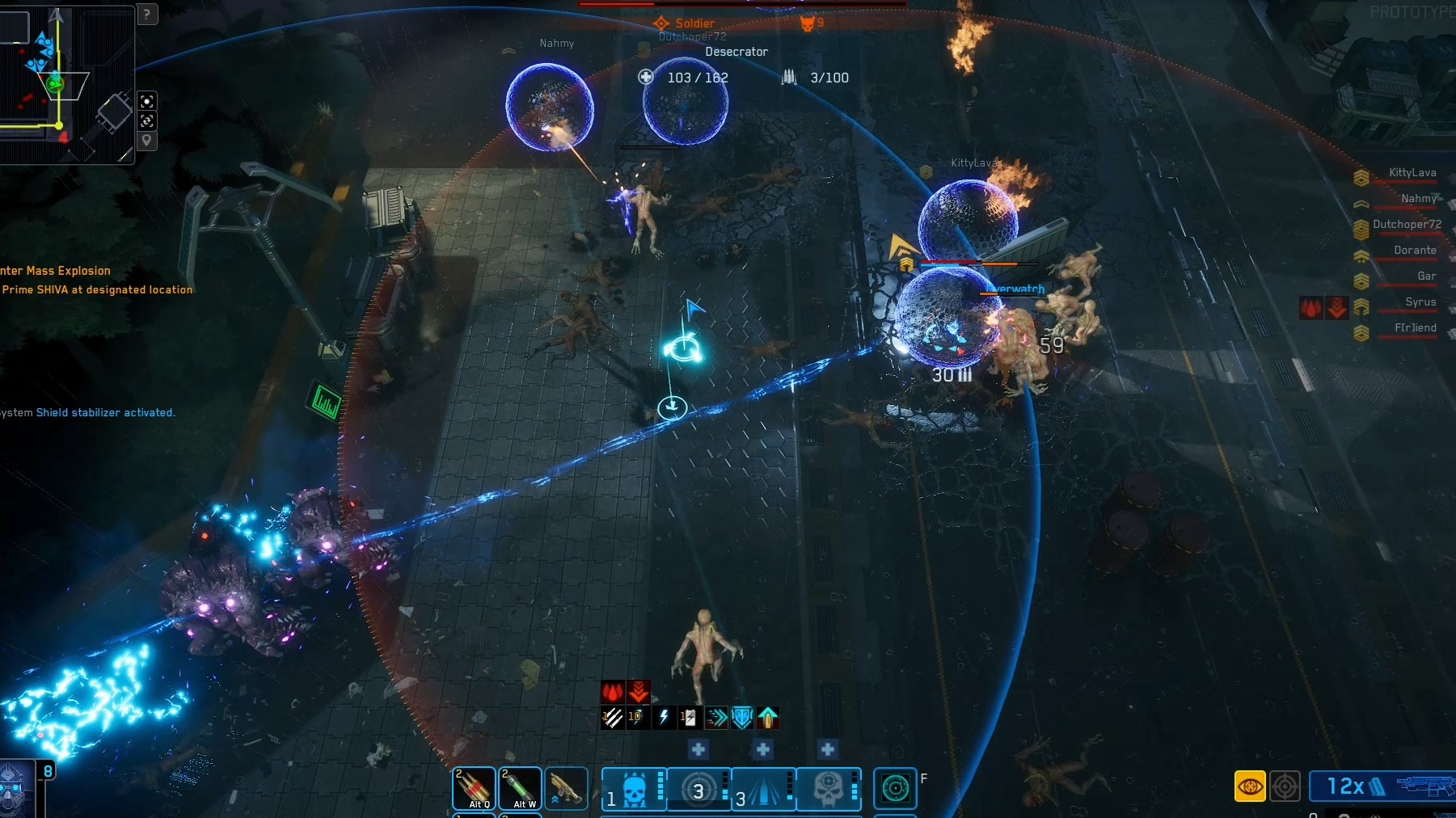Toggle the minimap rotation button
Screen dimensions: 1456x818
tap(146, 121)
